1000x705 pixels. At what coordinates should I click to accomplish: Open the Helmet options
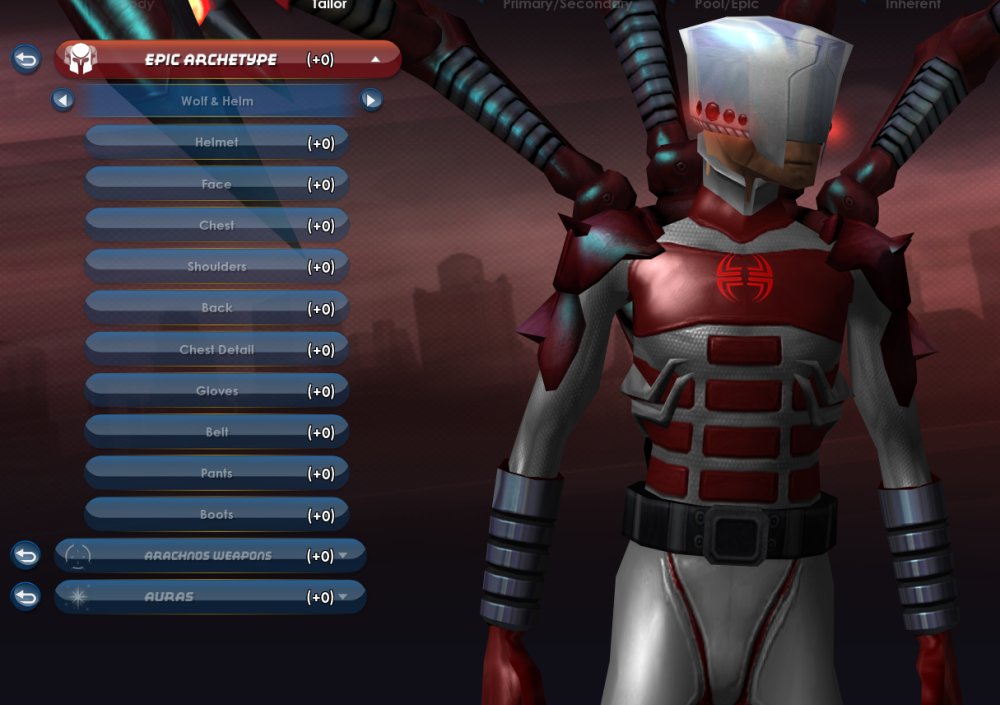click(x=217, y=142)
